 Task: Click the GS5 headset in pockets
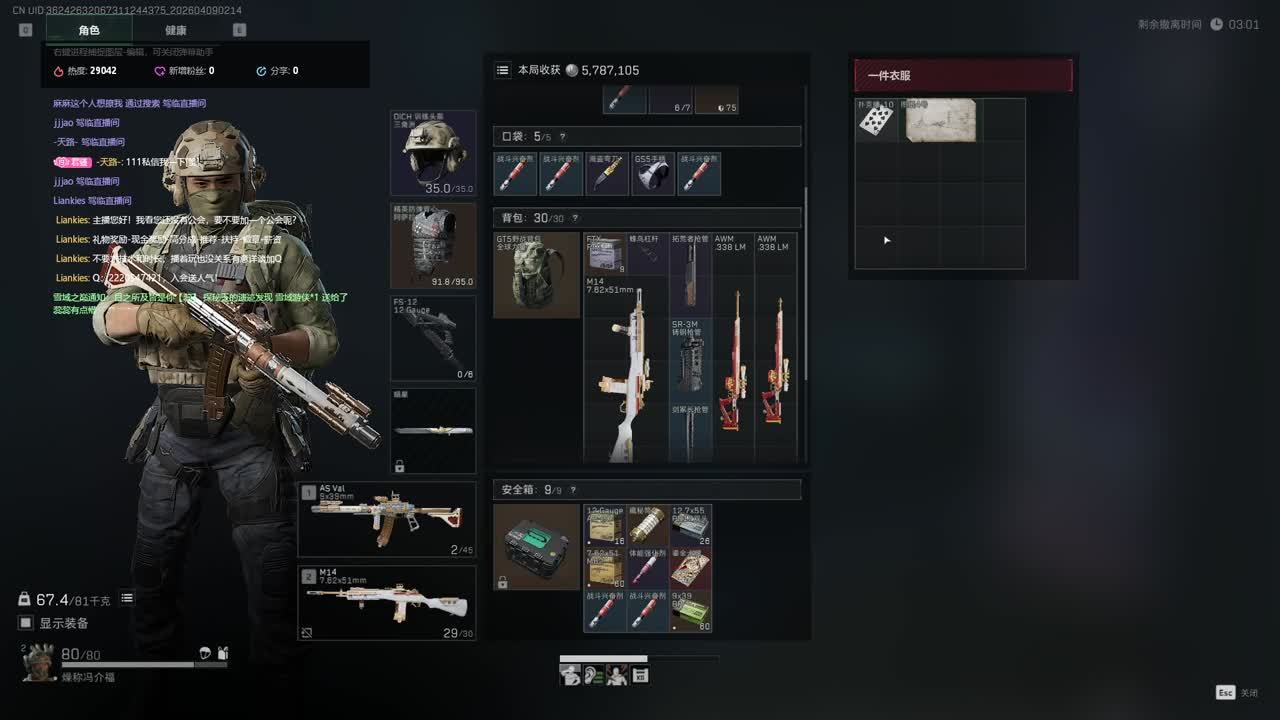pyautogui.click(x=652, y=174)
